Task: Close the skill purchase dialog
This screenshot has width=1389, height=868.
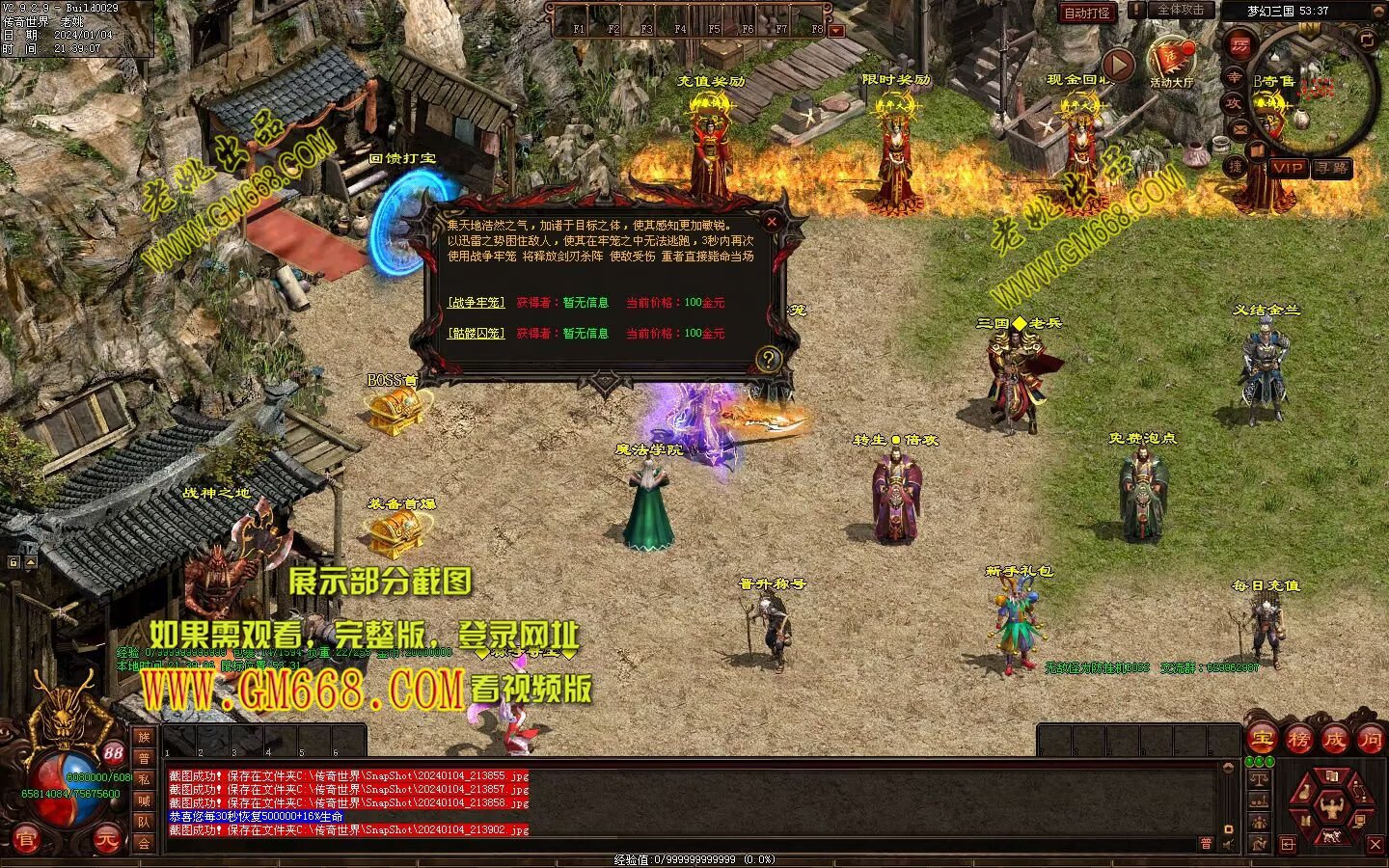Action: click(771, 221)
